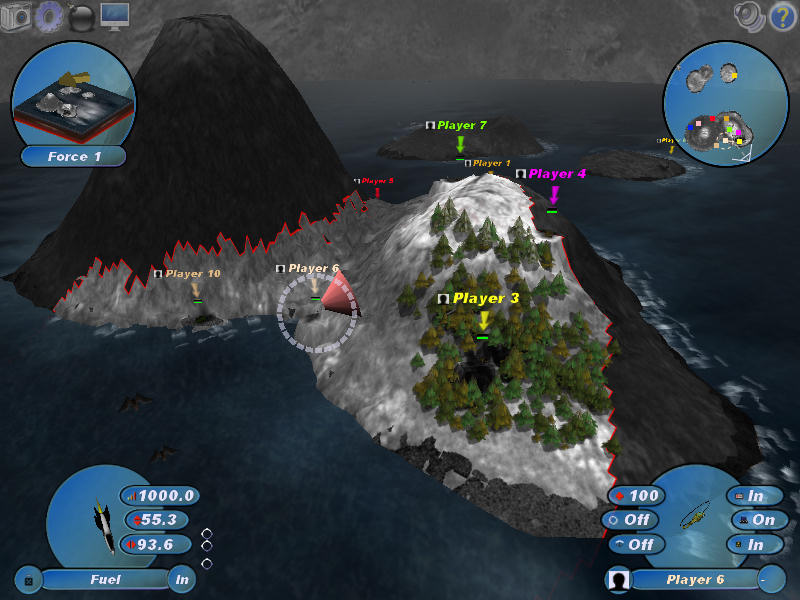Viewport: 800px width, 600px height.
Task: Click the wind direction landscape preview
Action: (x=71, y=93)
